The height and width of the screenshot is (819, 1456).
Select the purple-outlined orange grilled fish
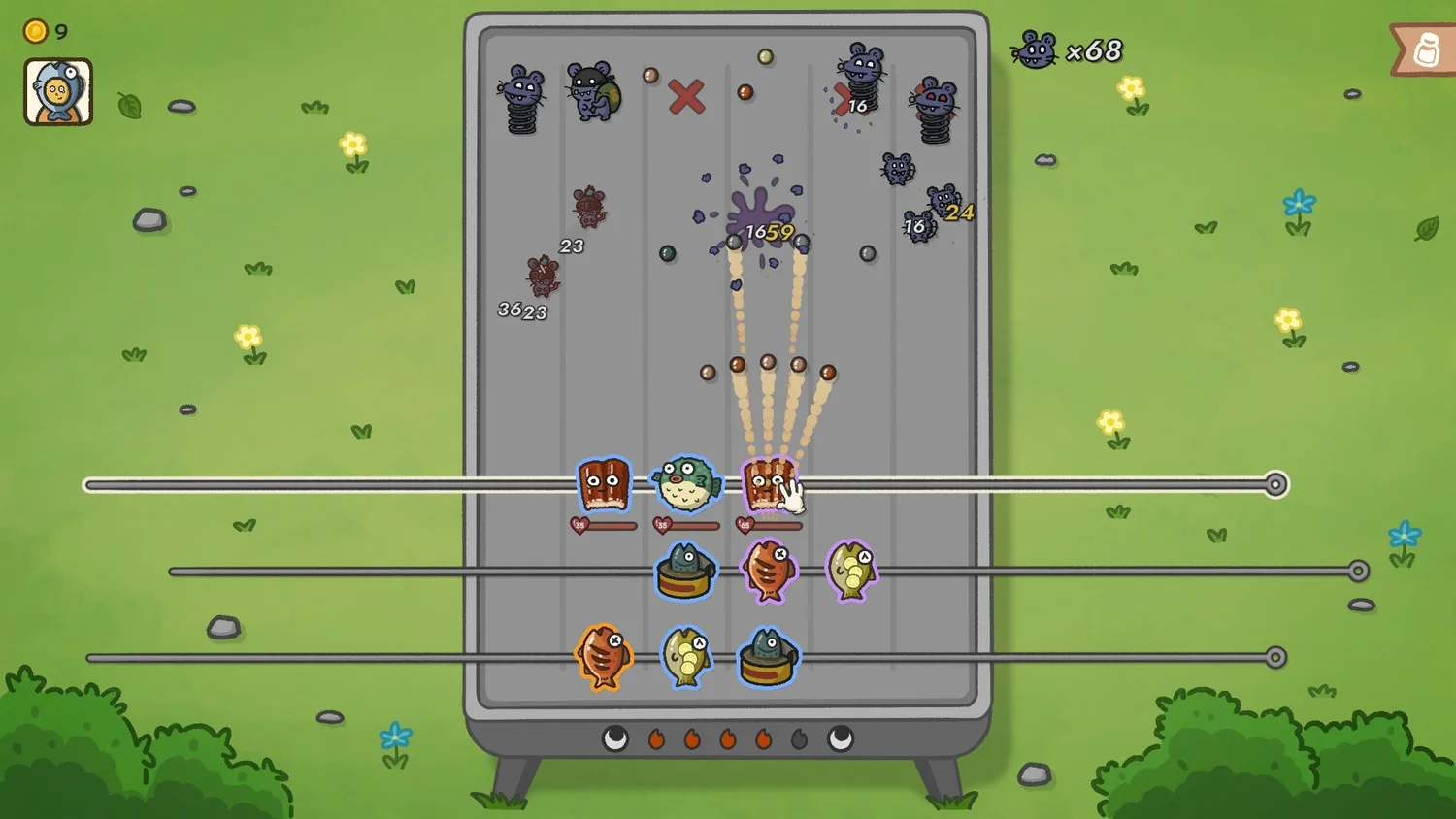click(x=769, y=571)
